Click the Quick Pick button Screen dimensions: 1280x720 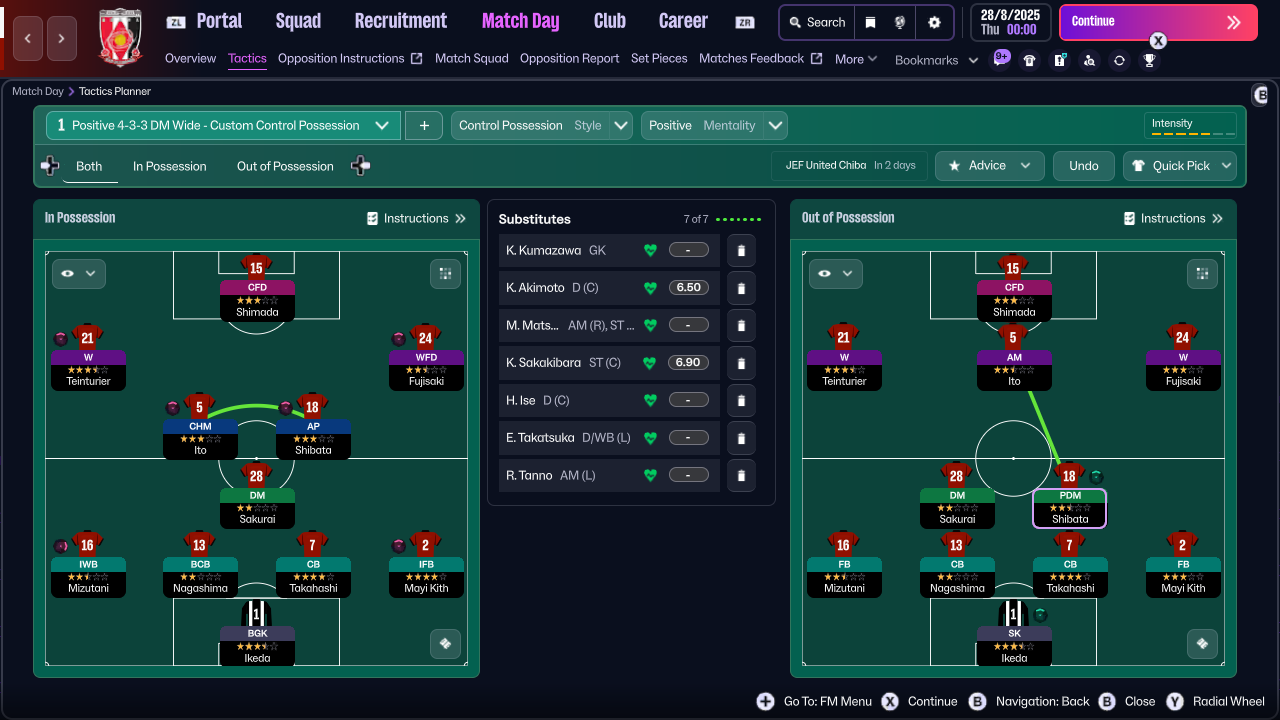[x=1180, y=166]
